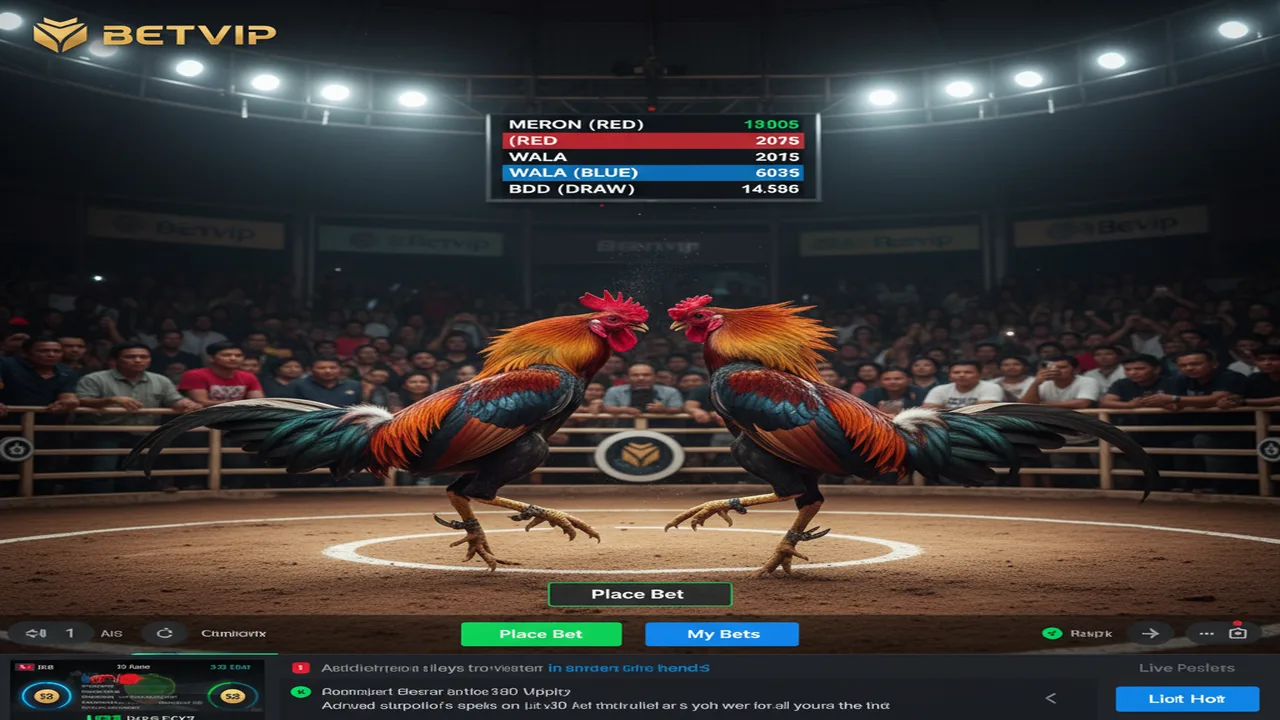Hit the circular refresh arrow icon
The width and height of the screenshot is (1280, 720).
165,633
